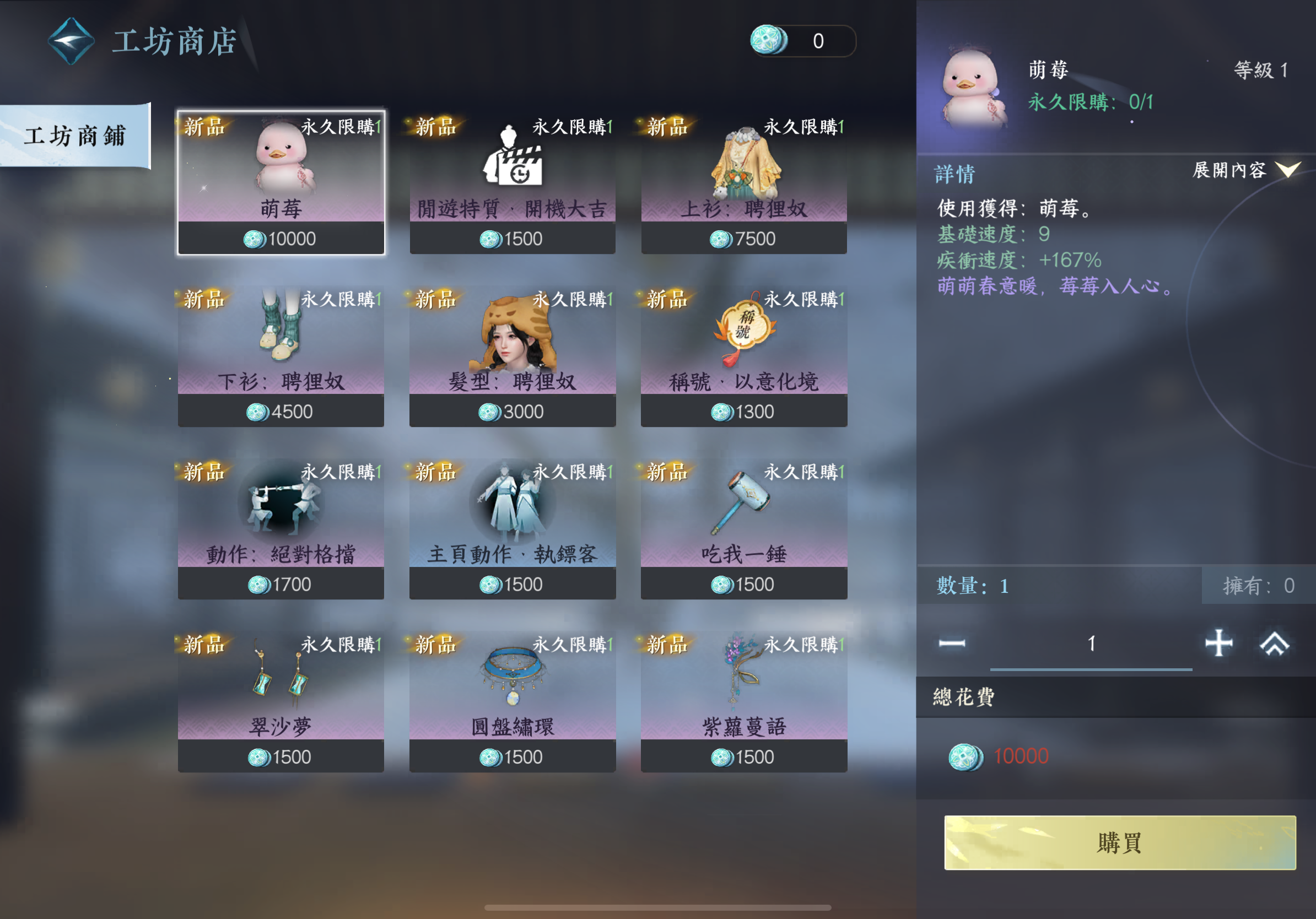The image size is (1316, 919).
Task: Decrease purchase quantity with the minus button
Action: pyautogui.click(x=952, y=644)
